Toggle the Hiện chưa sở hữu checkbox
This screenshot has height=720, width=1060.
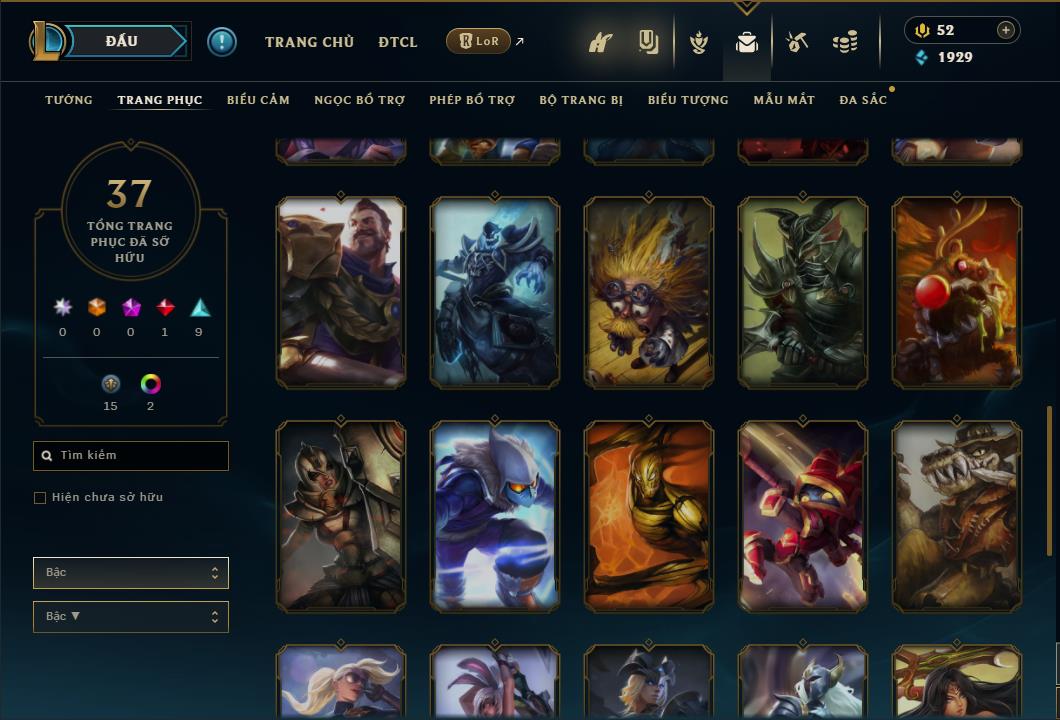tap(40, 498)
